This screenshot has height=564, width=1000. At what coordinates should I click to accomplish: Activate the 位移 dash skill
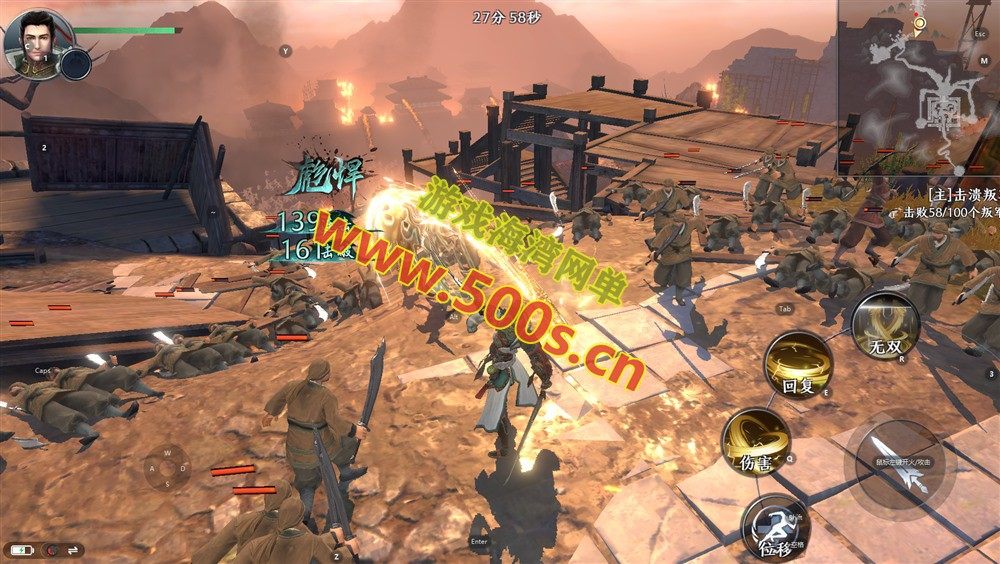pos(775,527)
